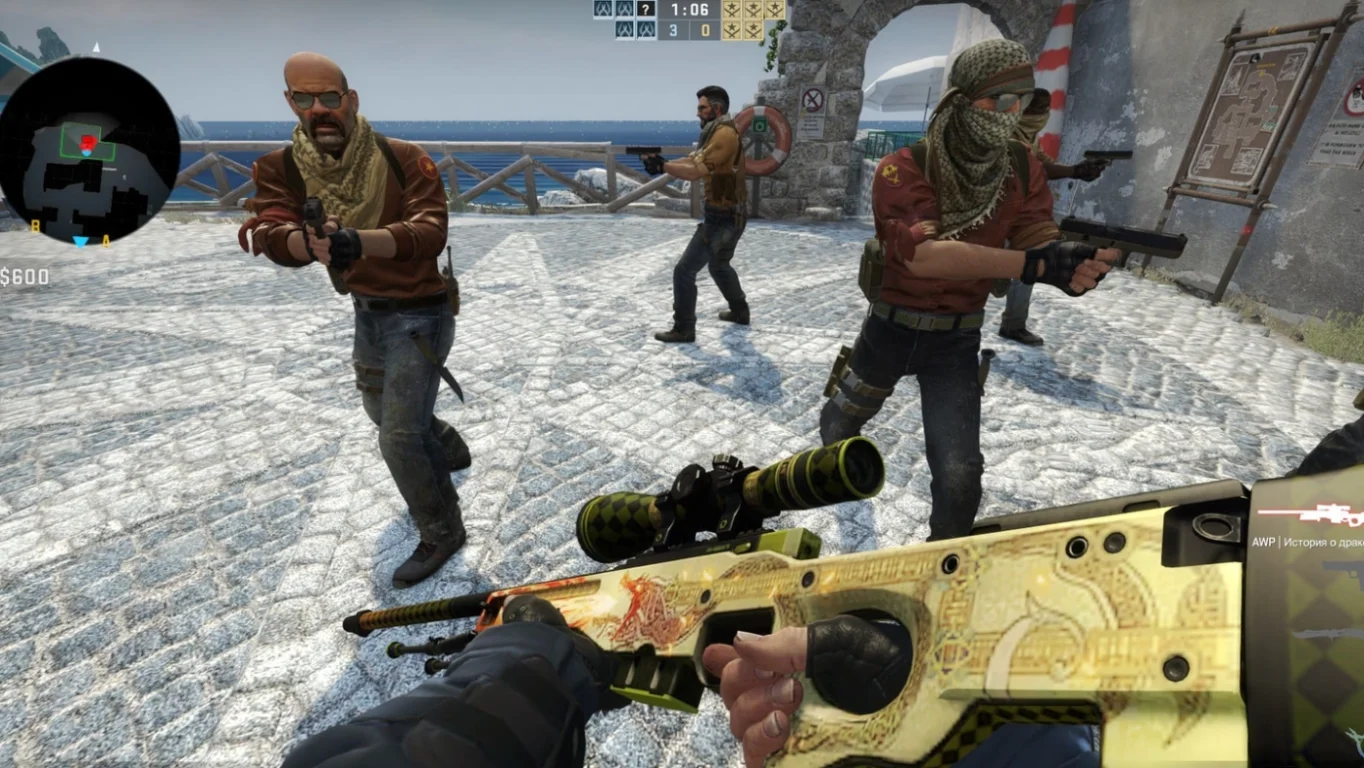Click the AWP sniper rifle pickup icon

pos(1330,515)
